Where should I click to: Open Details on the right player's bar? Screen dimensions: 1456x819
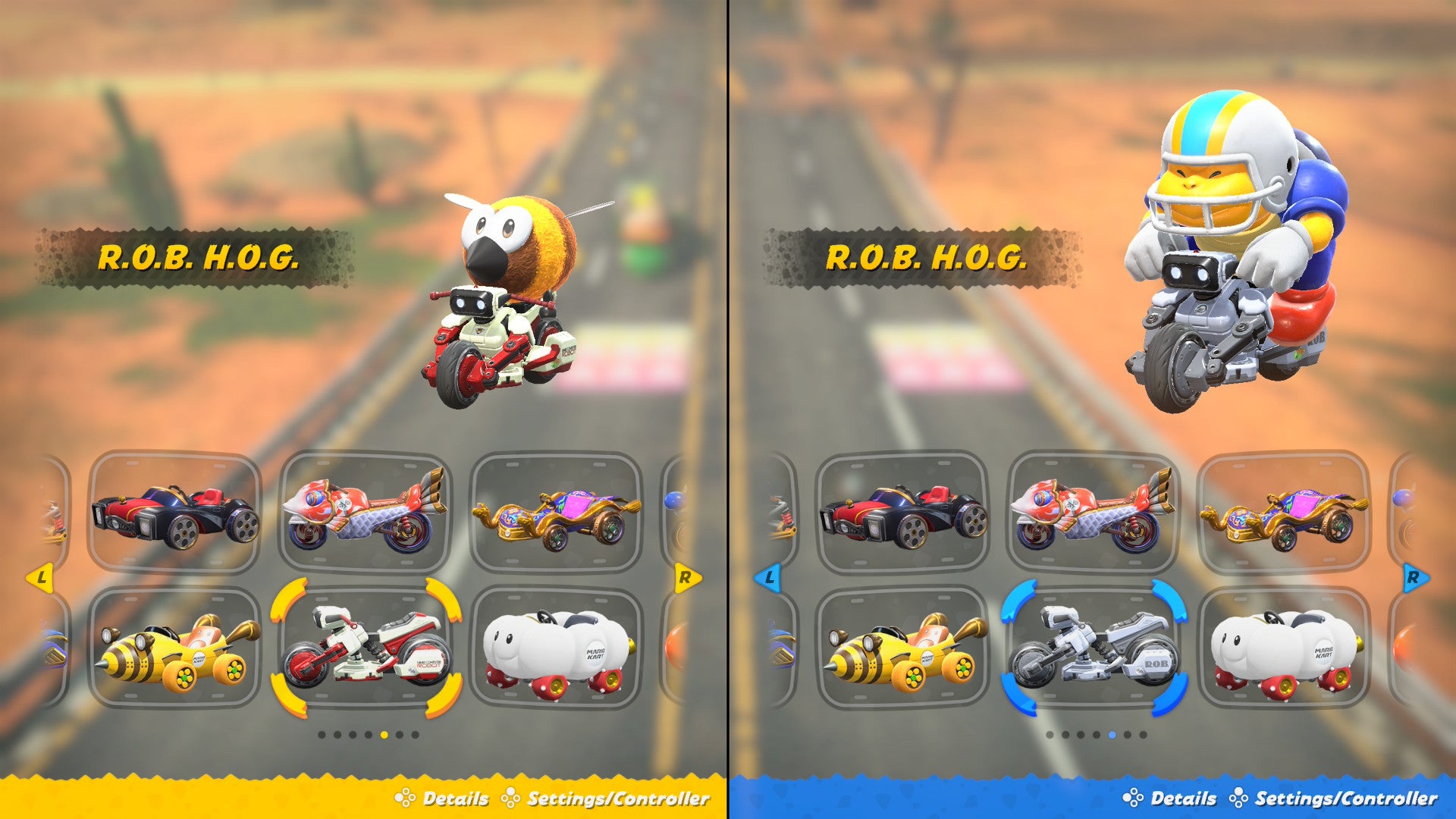(1185, 799)
